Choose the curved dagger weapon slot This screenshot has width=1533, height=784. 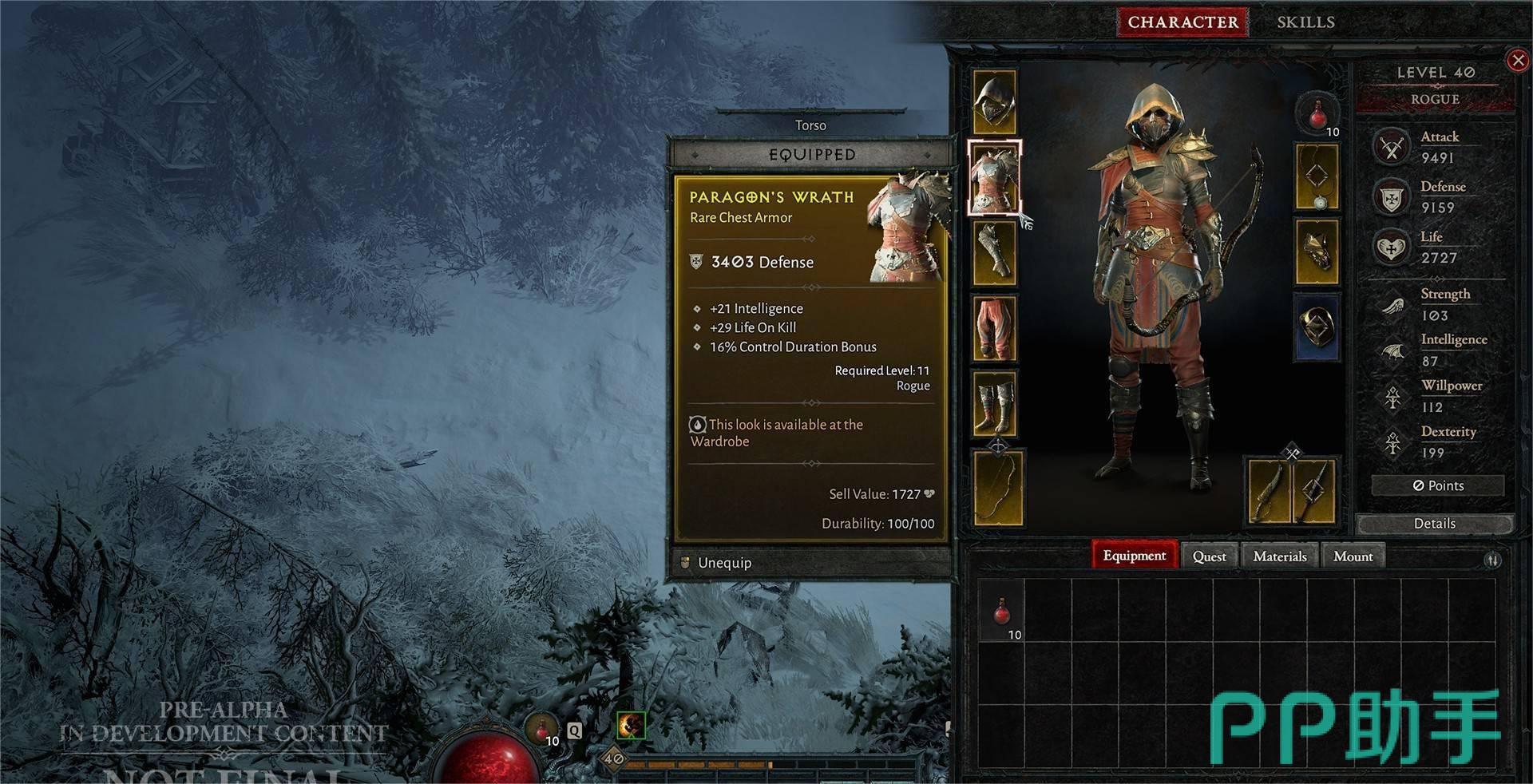[1270, 491]
